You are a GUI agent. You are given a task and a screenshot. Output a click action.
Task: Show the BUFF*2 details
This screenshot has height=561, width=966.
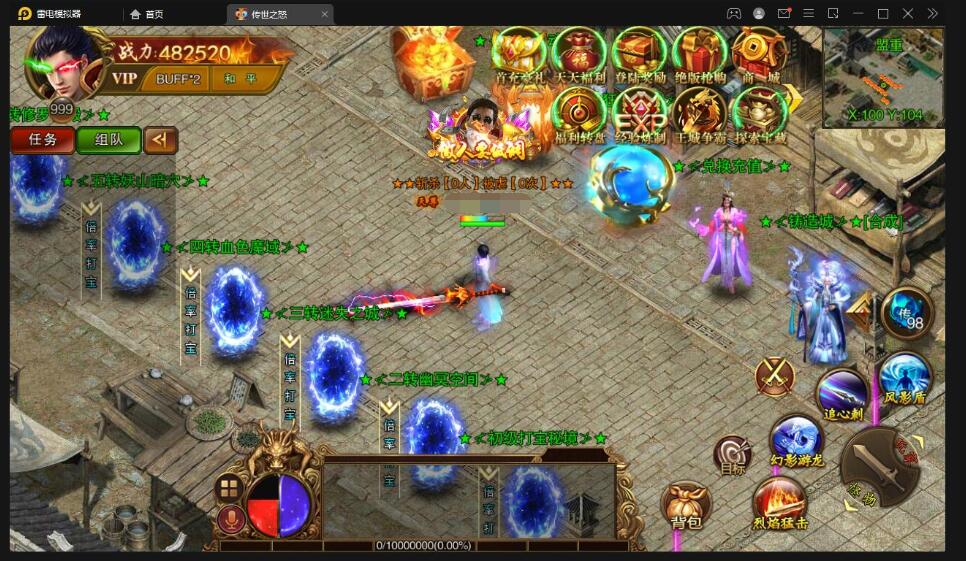click(178, 78)
